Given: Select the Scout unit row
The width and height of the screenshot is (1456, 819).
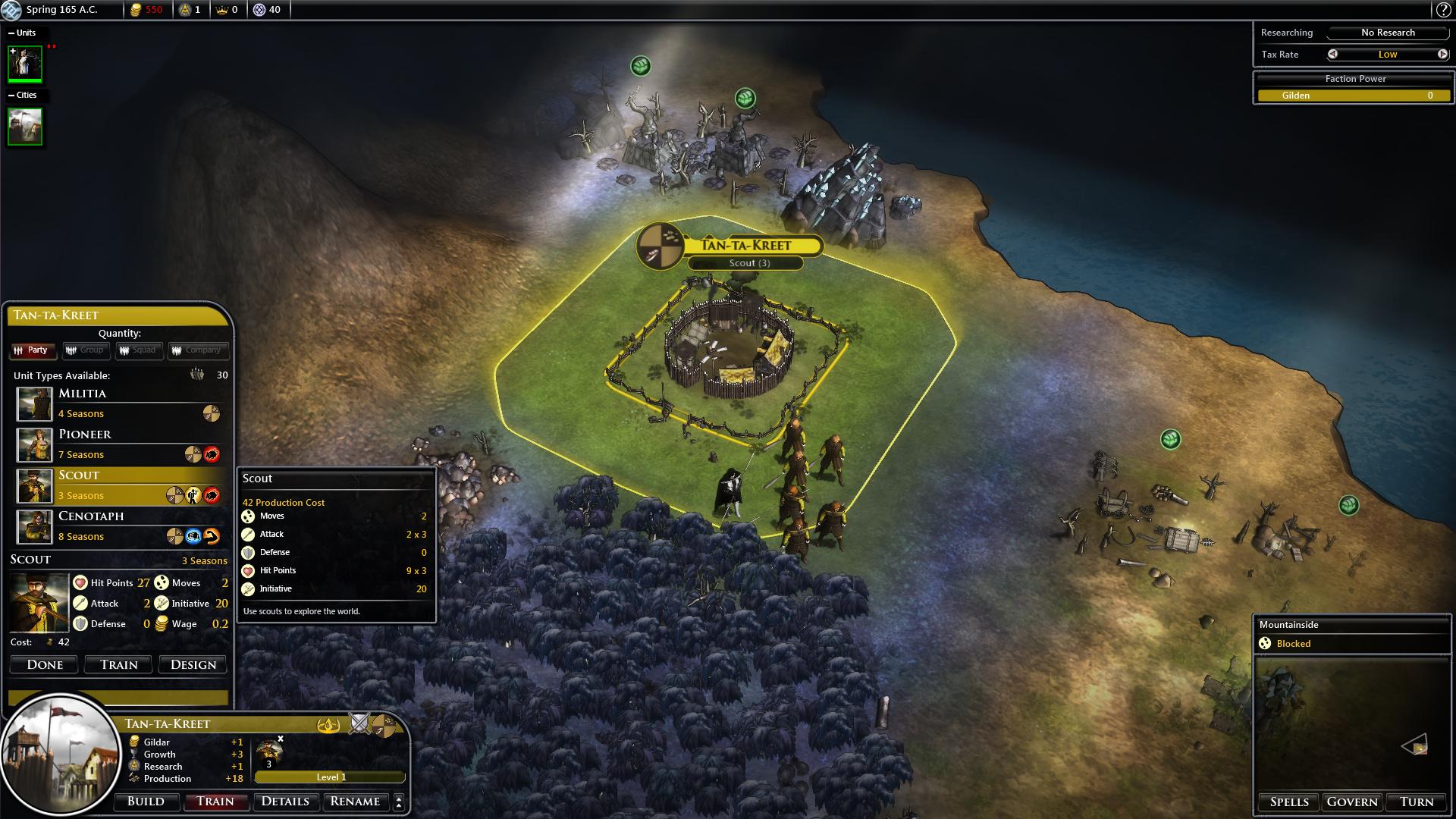Looking at the screenshot, I should [x=121, y=485].
